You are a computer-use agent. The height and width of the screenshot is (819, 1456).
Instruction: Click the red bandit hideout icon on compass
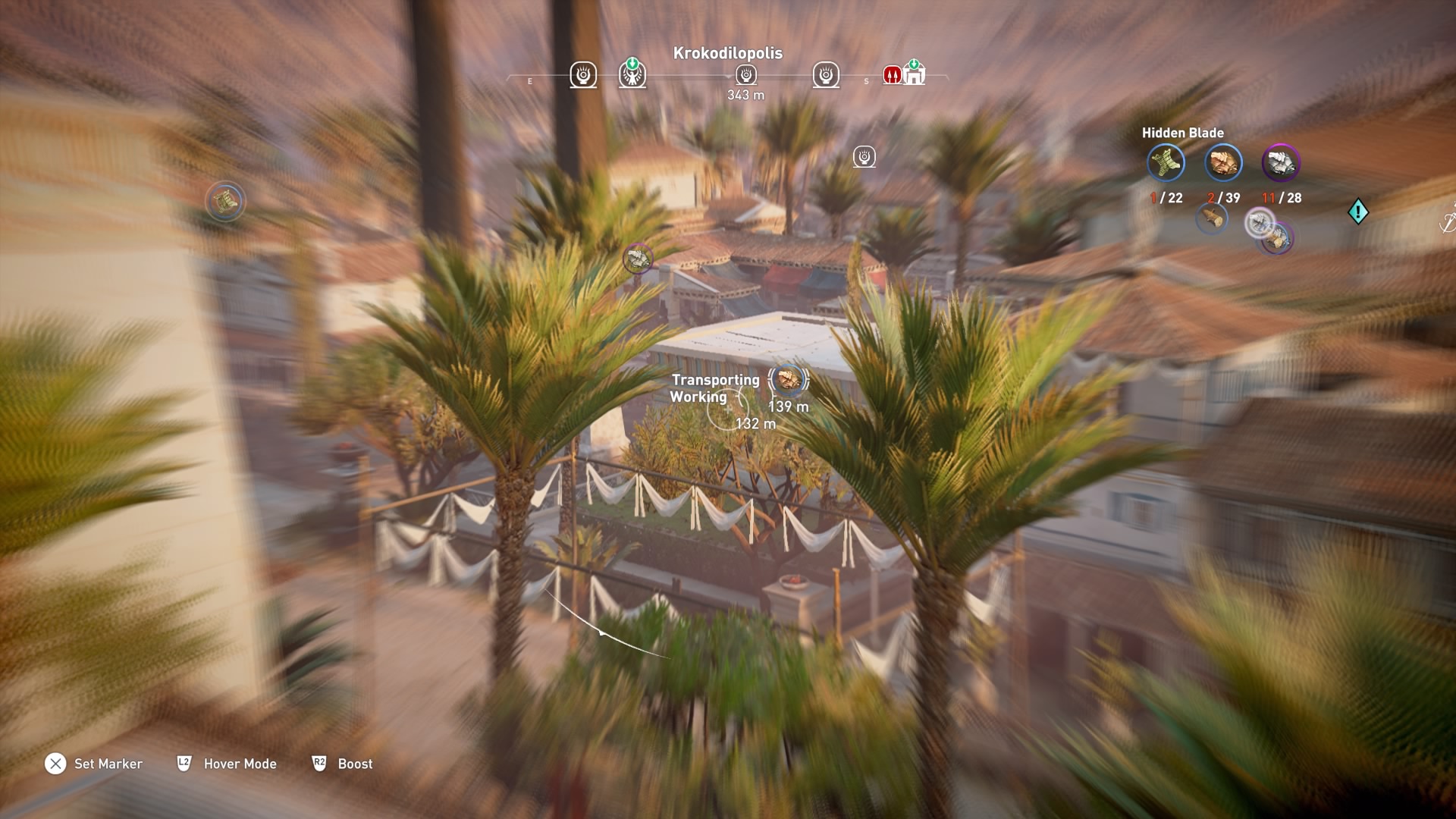point(892,75)
